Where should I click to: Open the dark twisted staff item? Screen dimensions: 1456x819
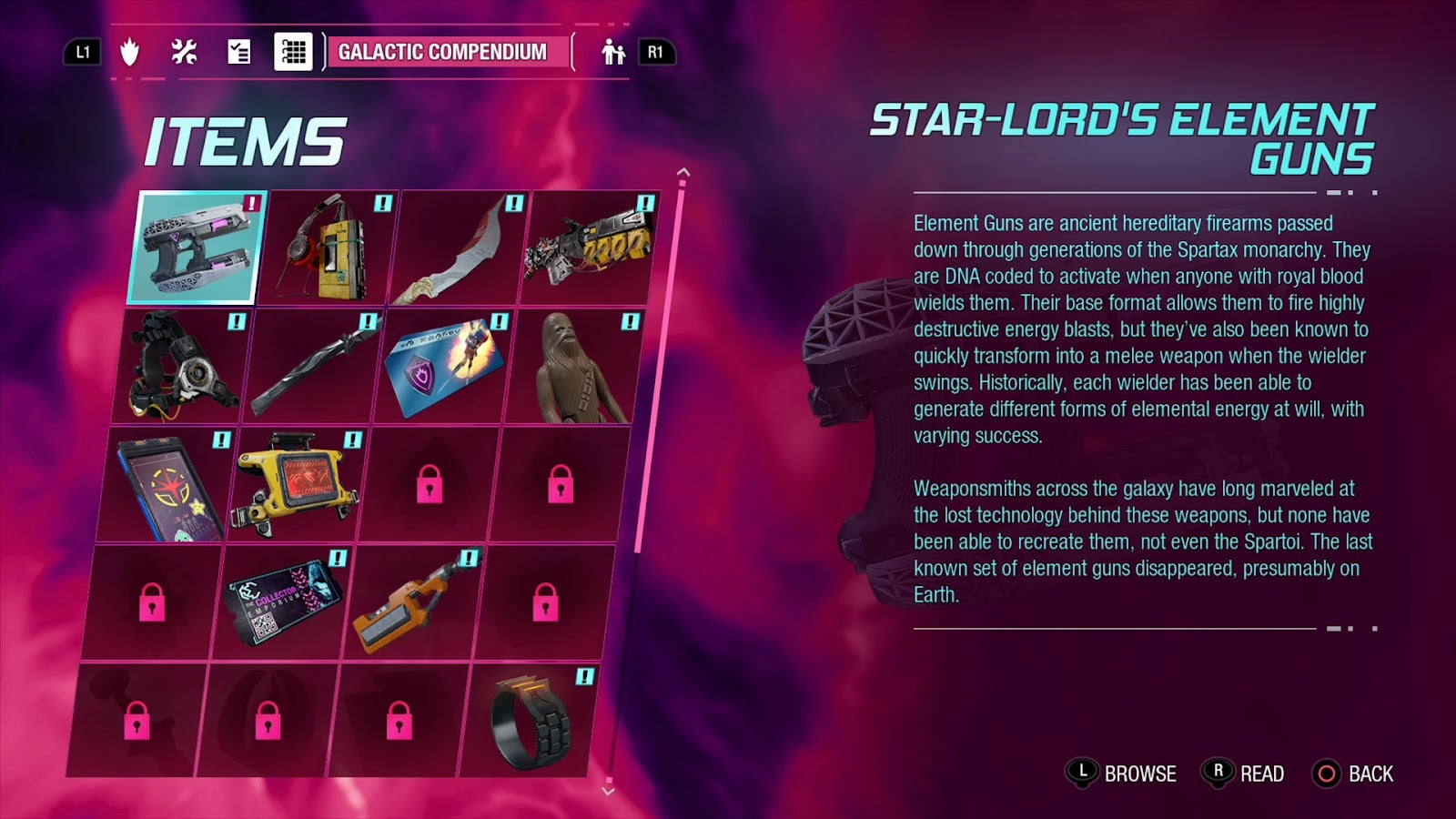tap(314, 366)
